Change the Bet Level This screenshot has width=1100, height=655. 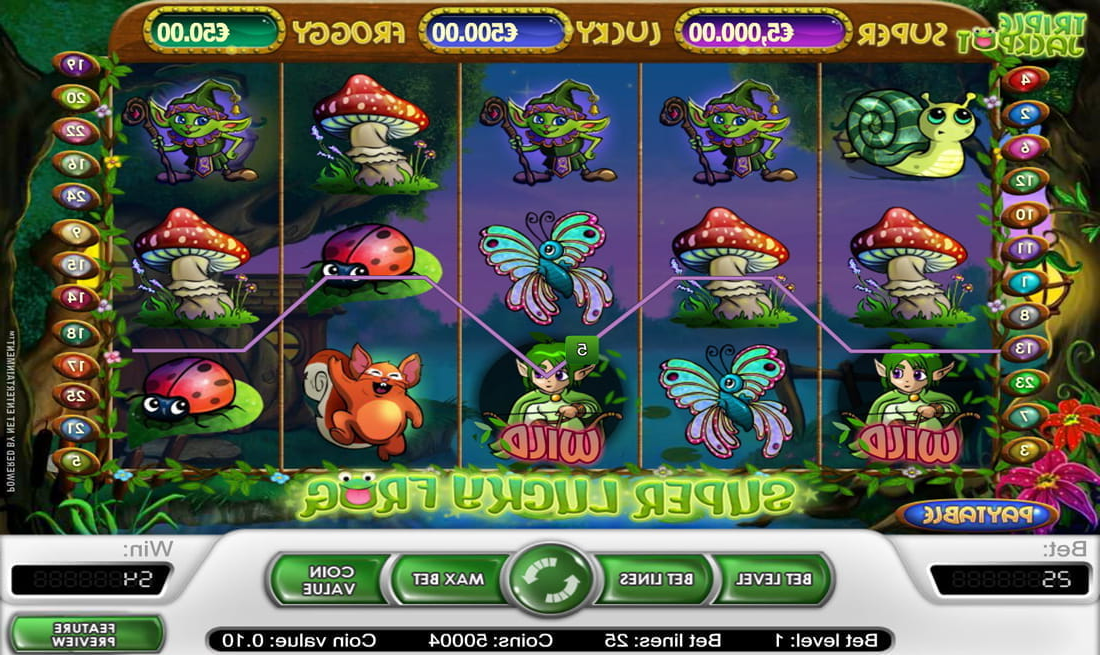pyautogui.click(x=774, y=579)
